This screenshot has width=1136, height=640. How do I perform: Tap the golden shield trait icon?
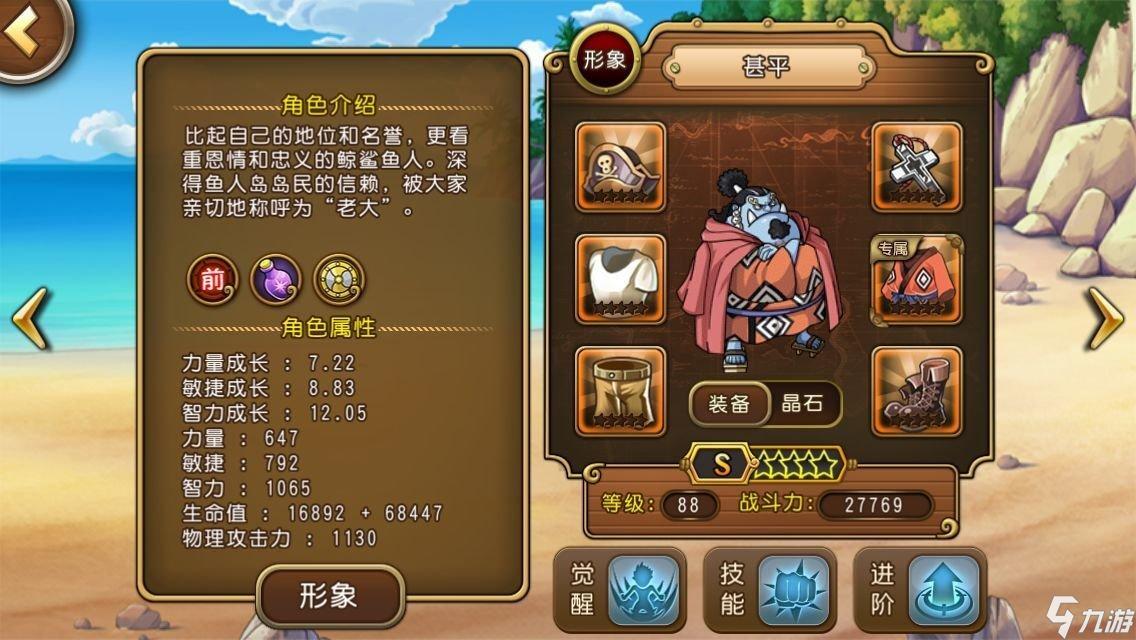point(339,279)
